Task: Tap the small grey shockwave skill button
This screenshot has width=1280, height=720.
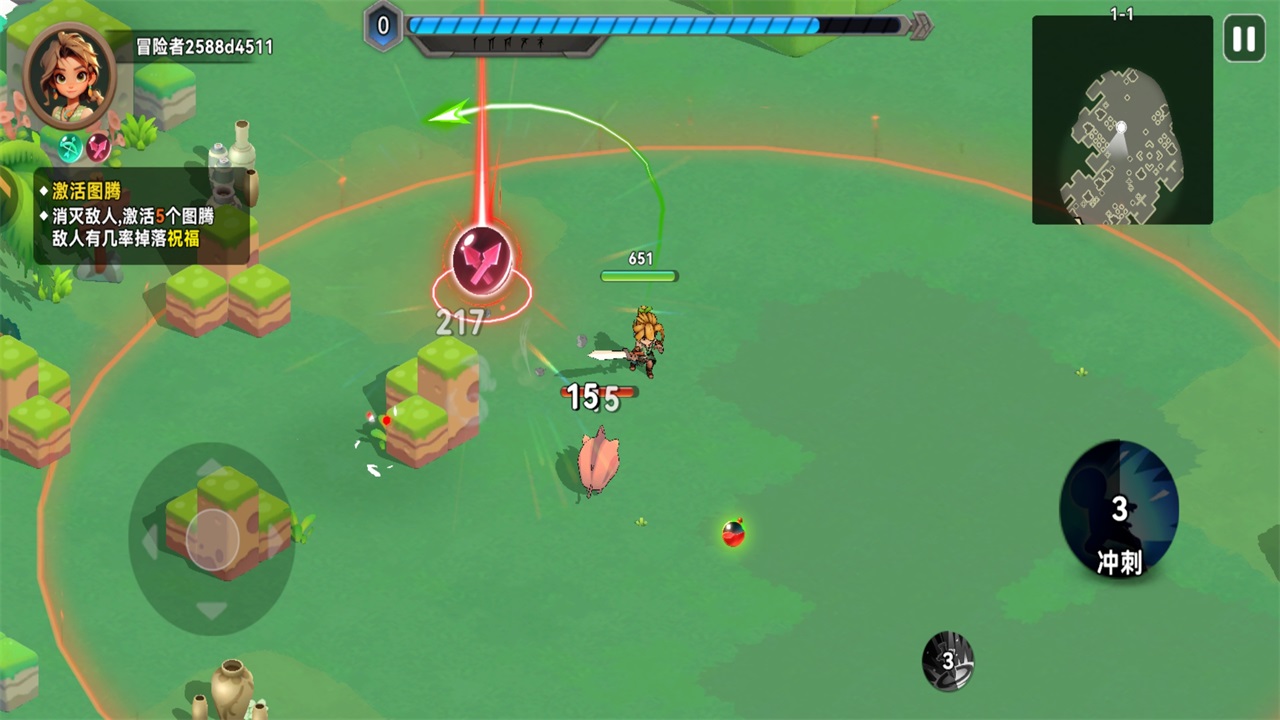Action: (x=947, y=661)
